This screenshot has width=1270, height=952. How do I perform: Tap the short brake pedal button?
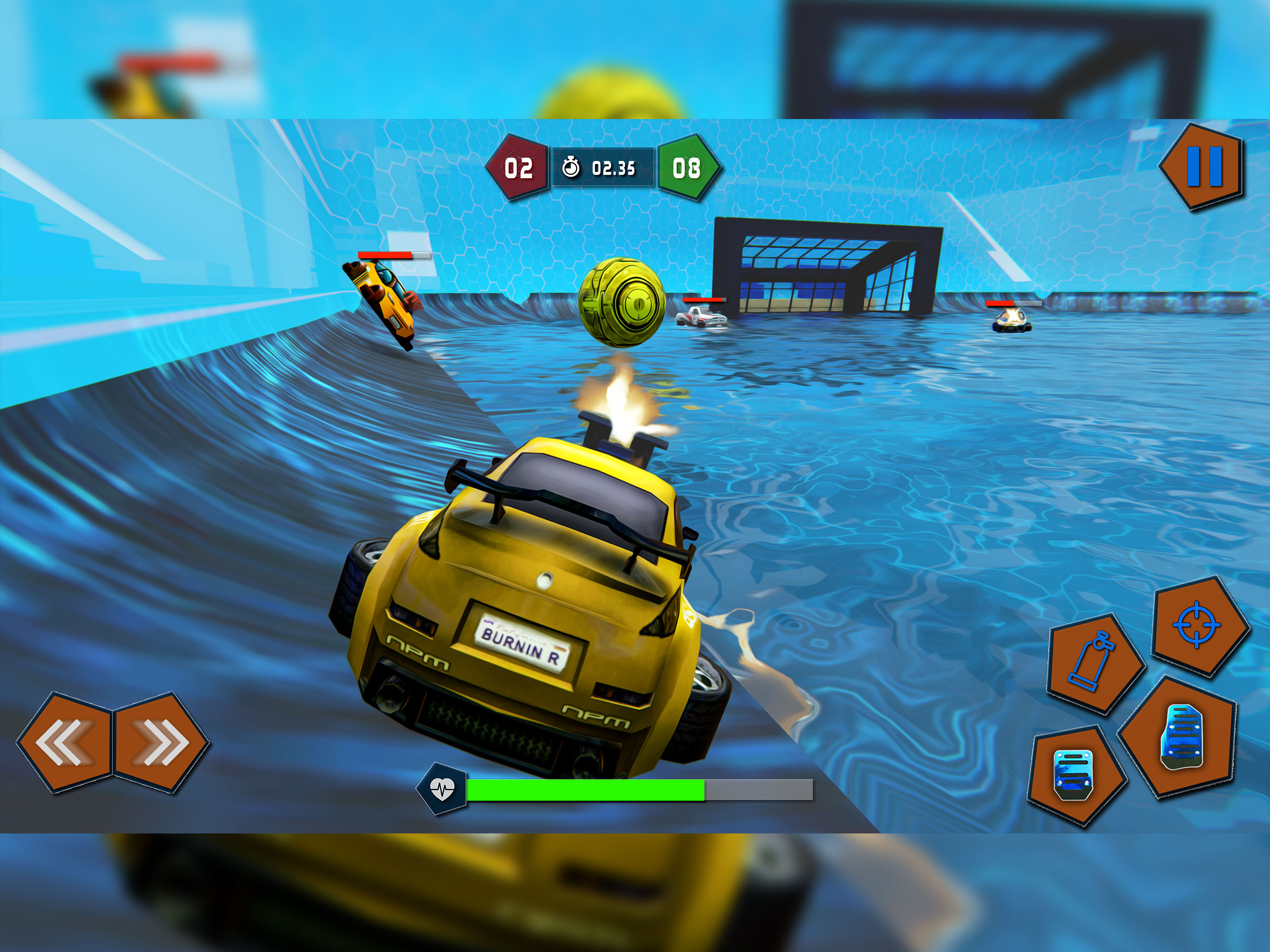[1074, 775]
